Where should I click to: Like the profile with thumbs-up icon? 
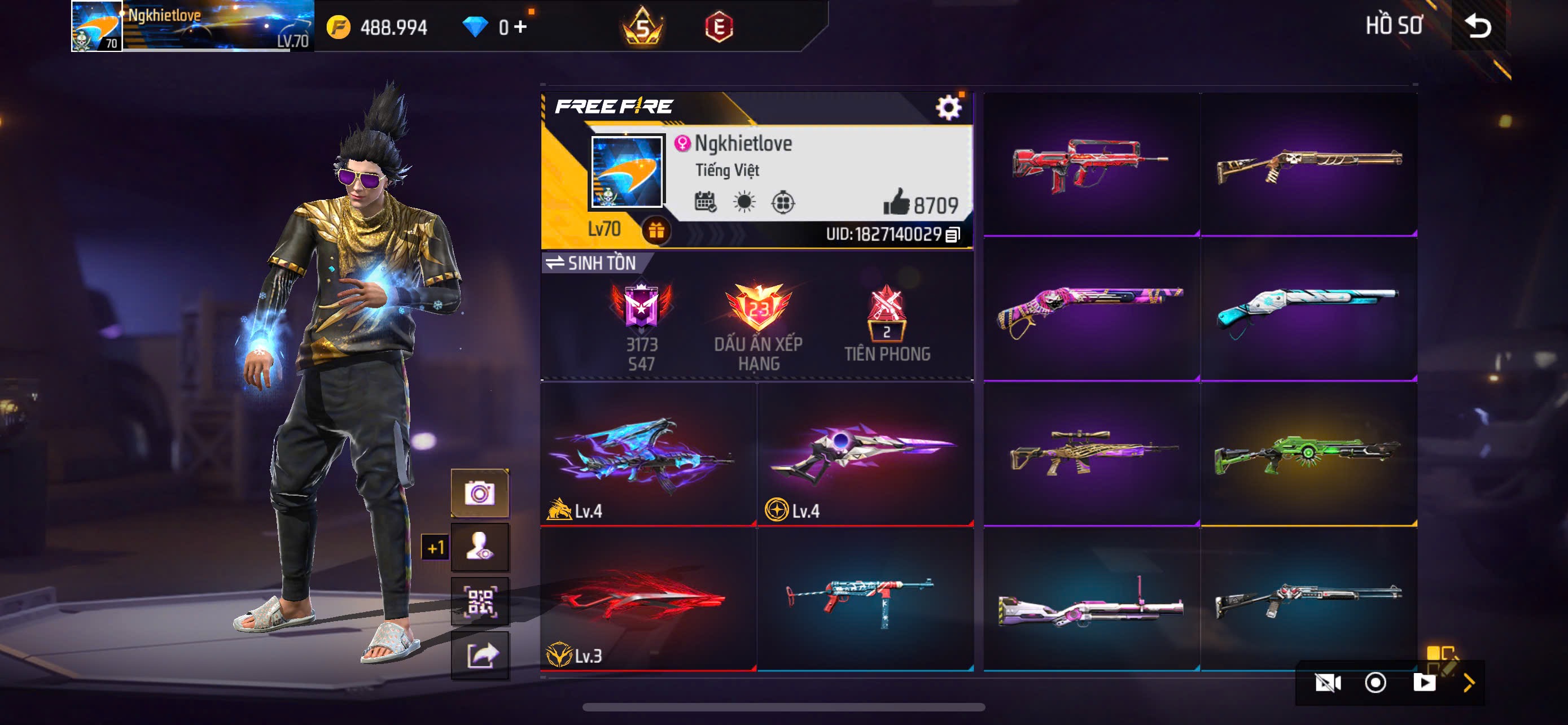tap(896, 203)
